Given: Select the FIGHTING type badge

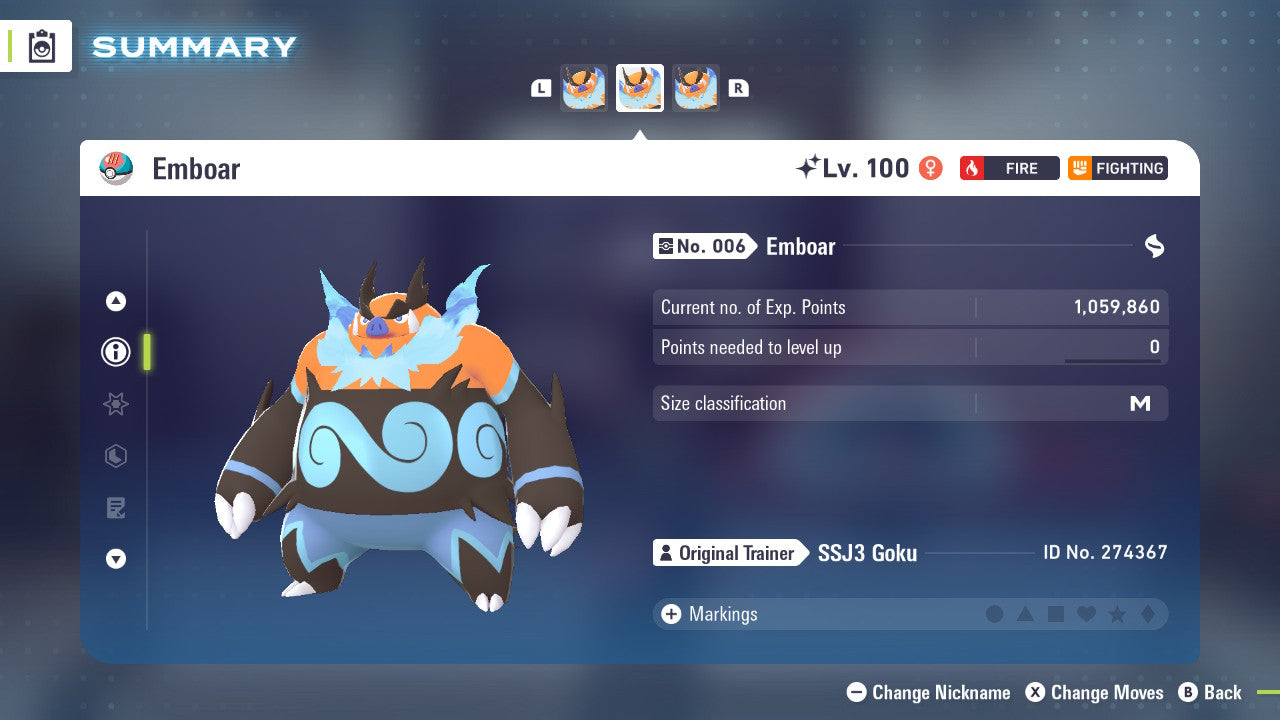Looking at the screenshot, I should coord(1117,168).
